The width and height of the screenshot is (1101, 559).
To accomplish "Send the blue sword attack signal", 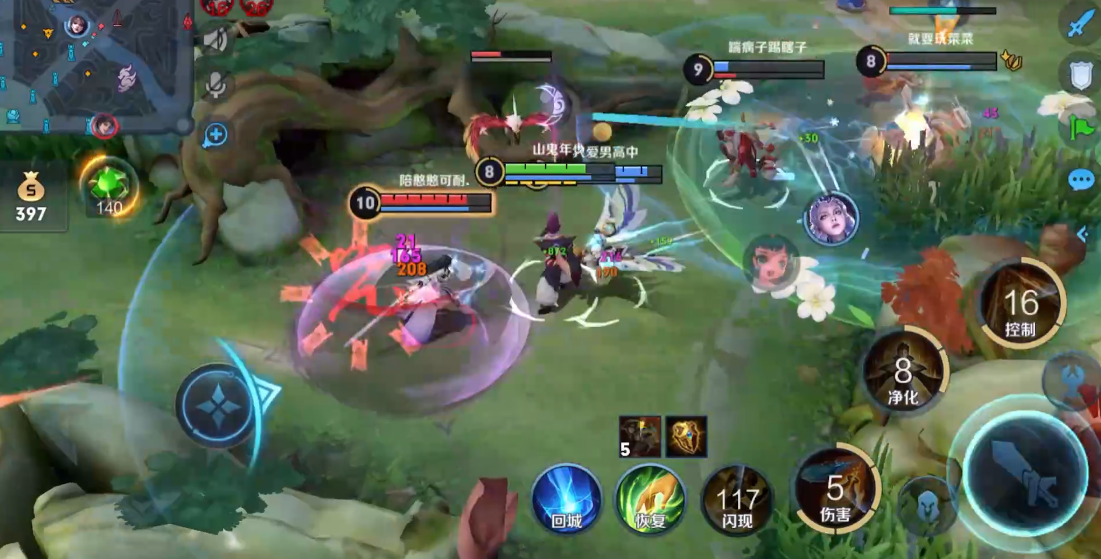I will click(1081, 24).
